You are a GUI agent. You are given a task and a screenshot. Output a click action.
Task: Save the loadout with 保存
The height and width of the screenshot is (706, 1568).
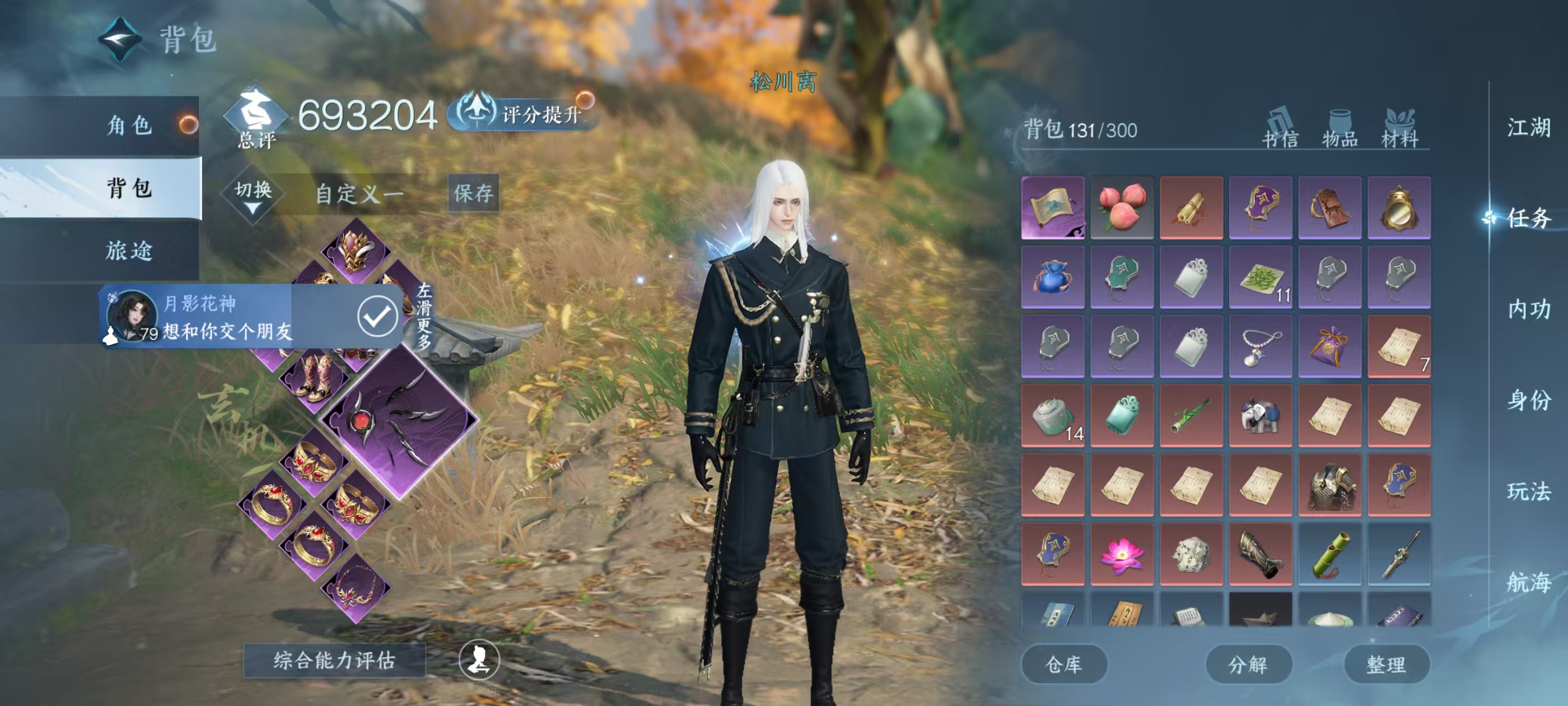[473, 193]
